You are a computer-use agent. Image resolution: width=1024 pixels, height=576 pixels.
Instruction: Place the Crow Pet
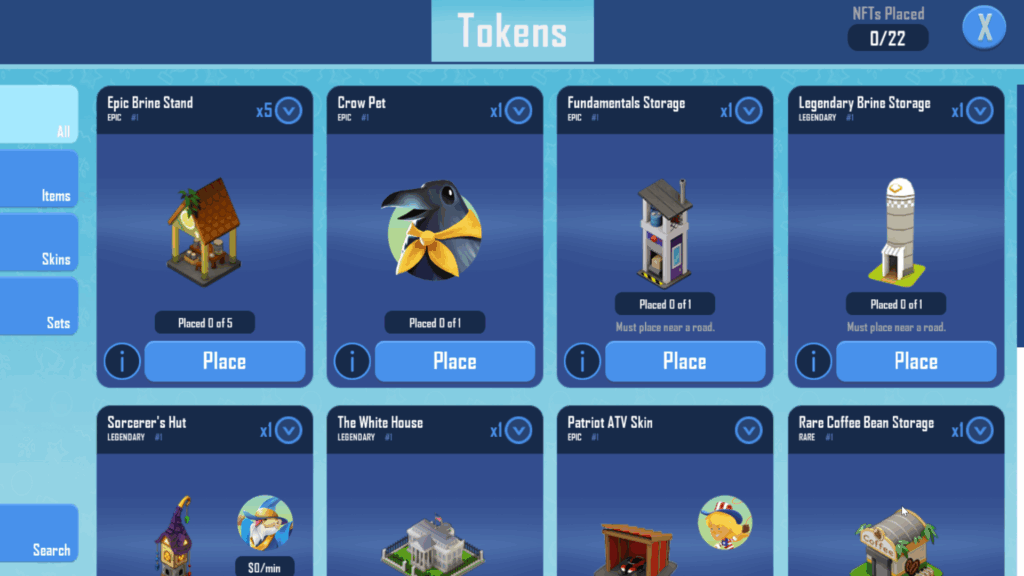tap(455, 361)
